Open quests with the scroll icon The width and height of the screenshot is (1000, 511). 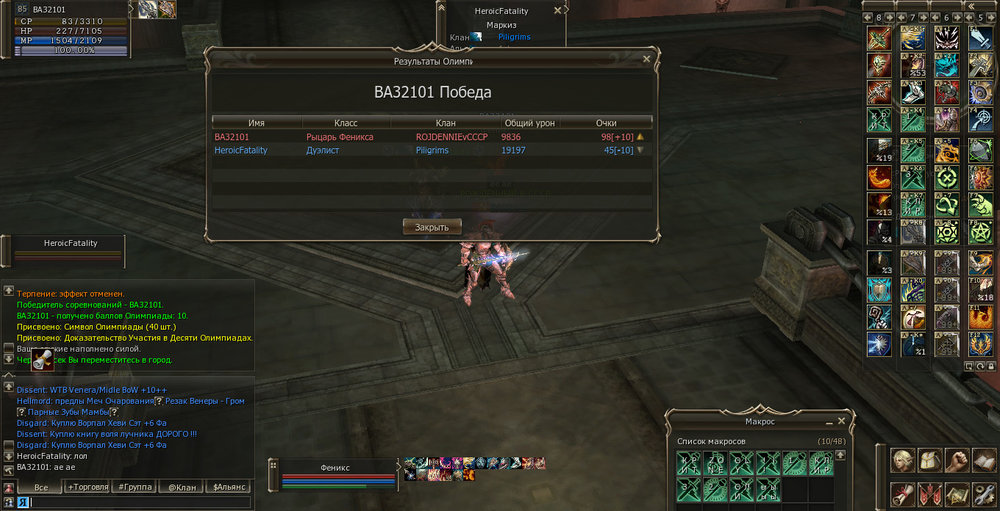point(903,493)
